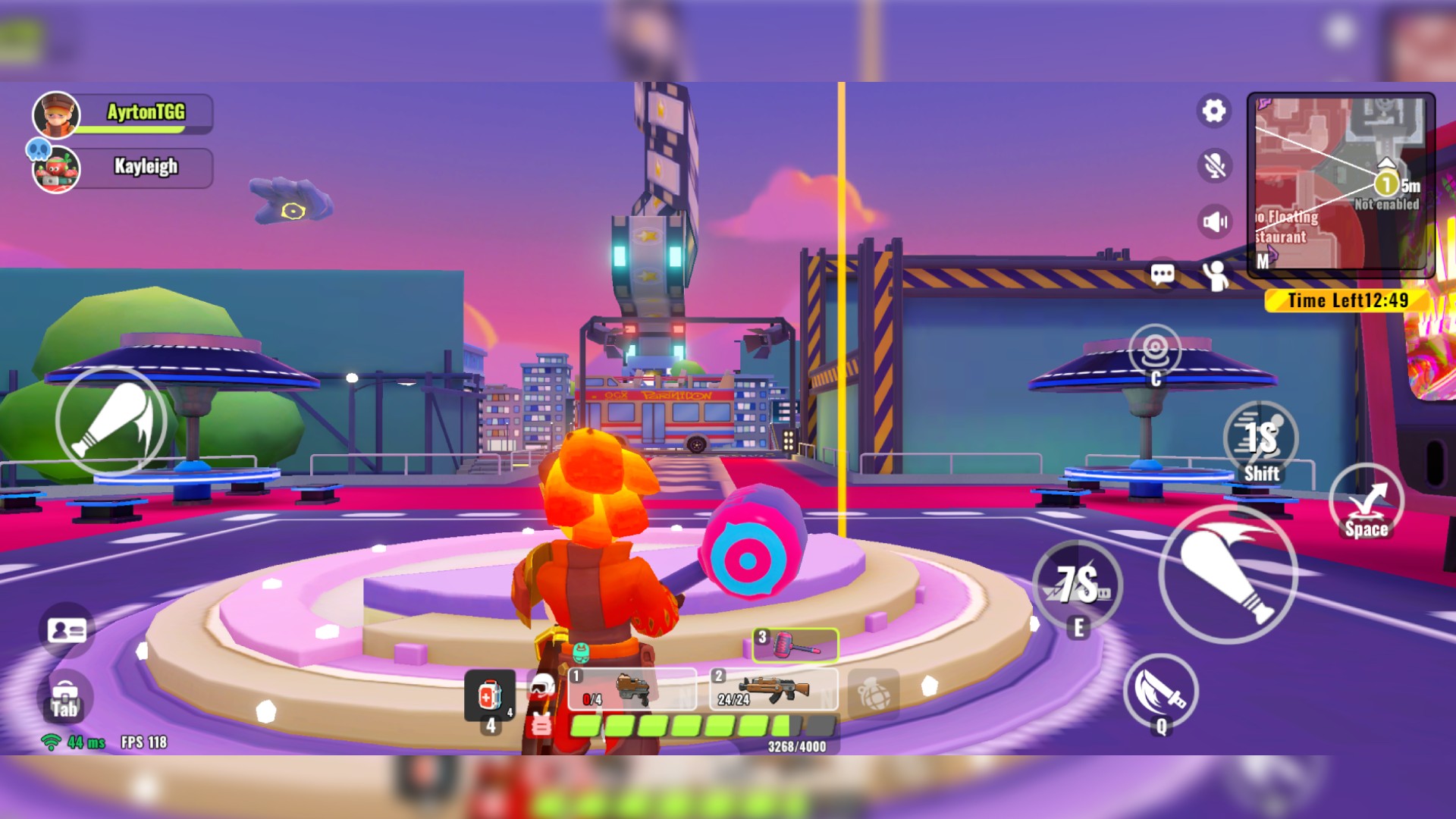Tap the jump arrow button

pyautogui.click(x=1367, y=502)
